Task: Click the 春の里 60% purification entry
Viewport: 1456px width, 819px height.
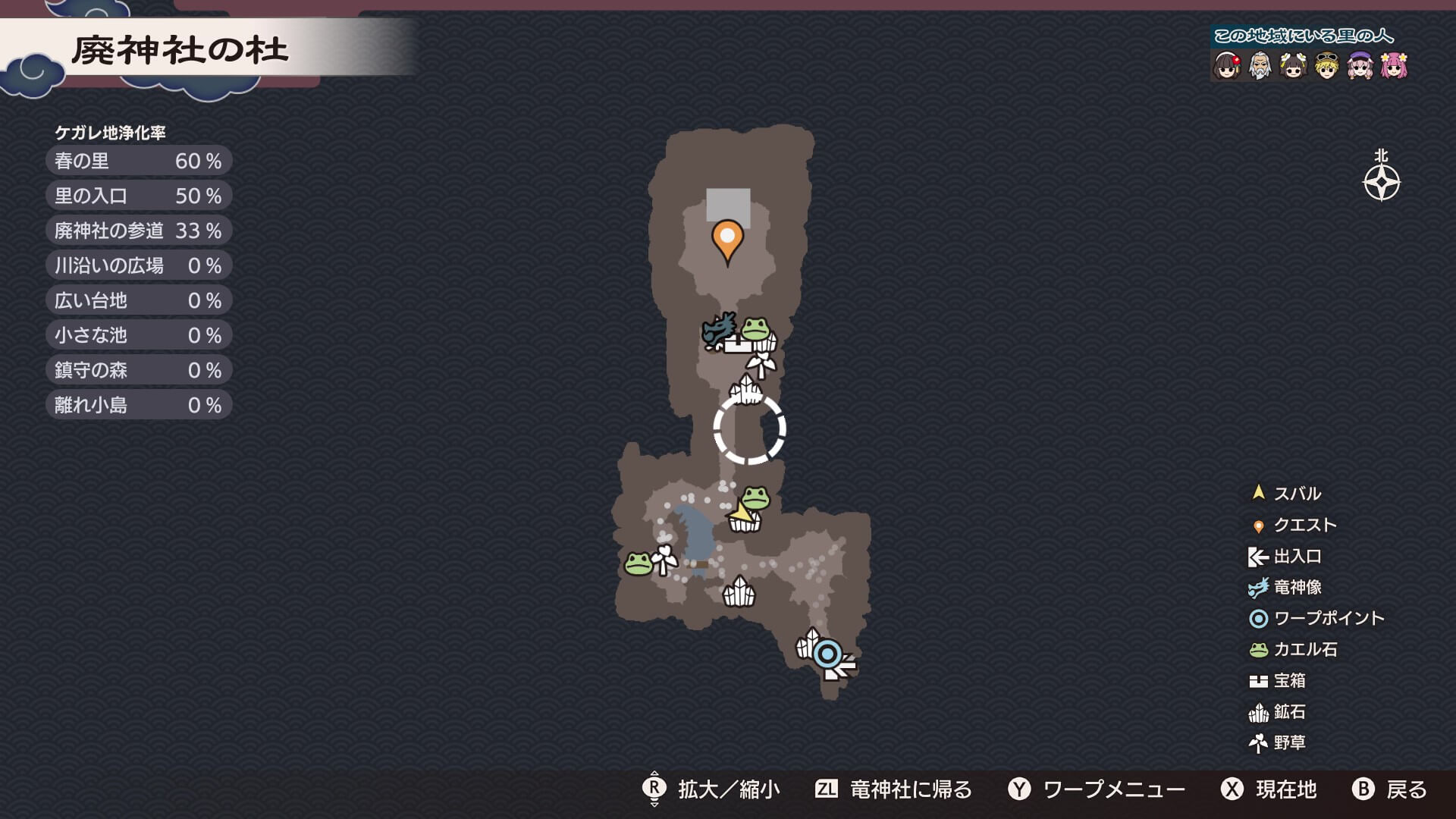Action: [139, 161]
